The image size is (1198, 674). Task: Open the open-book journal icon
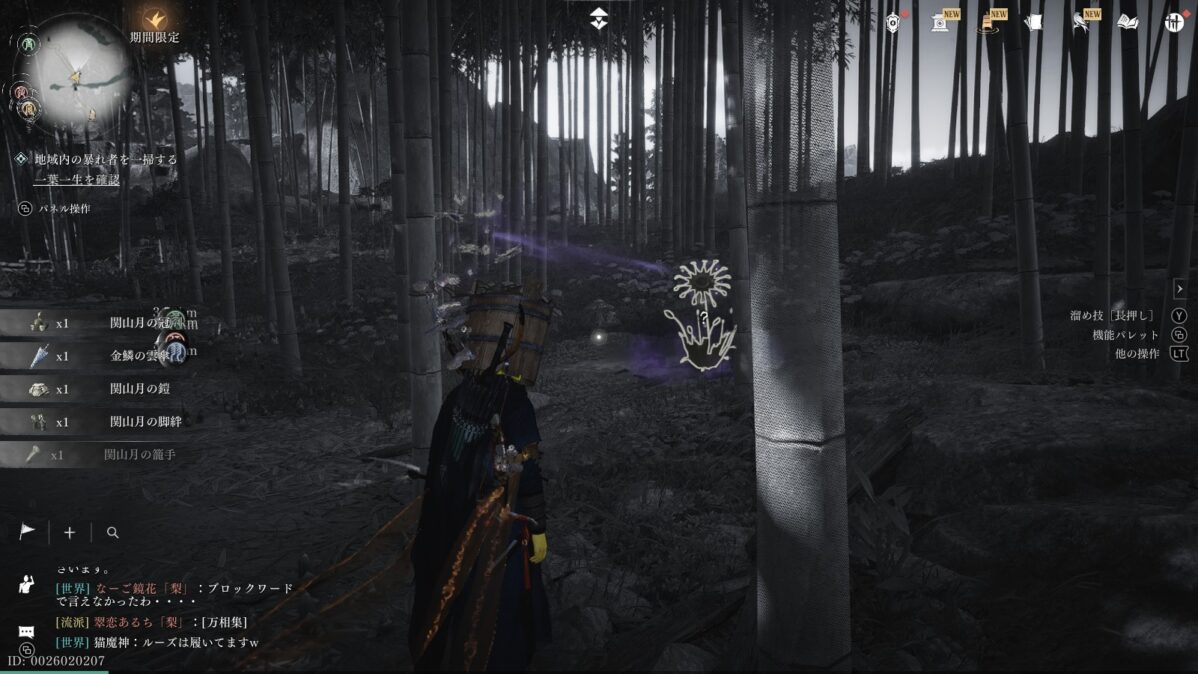tap(1128, 21)
